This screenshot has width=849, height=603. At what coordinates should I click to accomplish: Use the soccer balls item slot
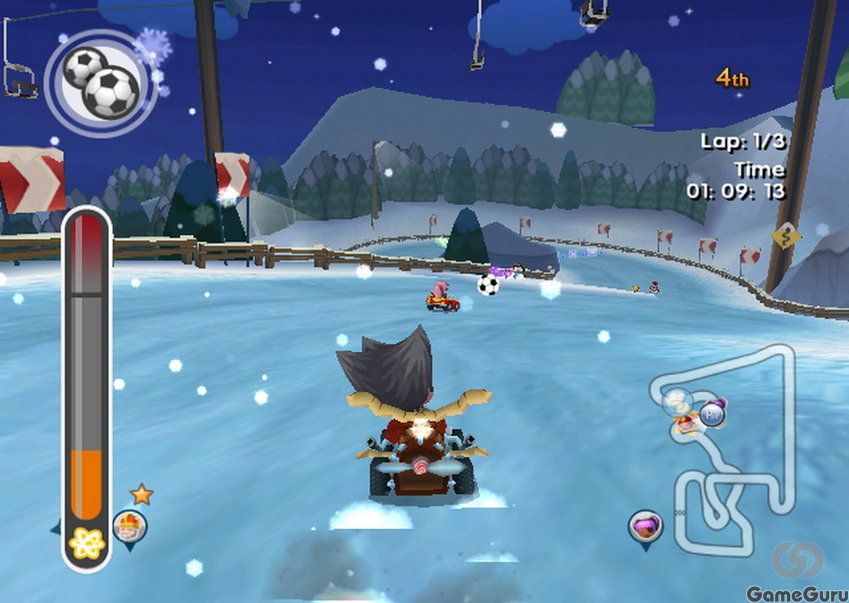tap(98, 81)
